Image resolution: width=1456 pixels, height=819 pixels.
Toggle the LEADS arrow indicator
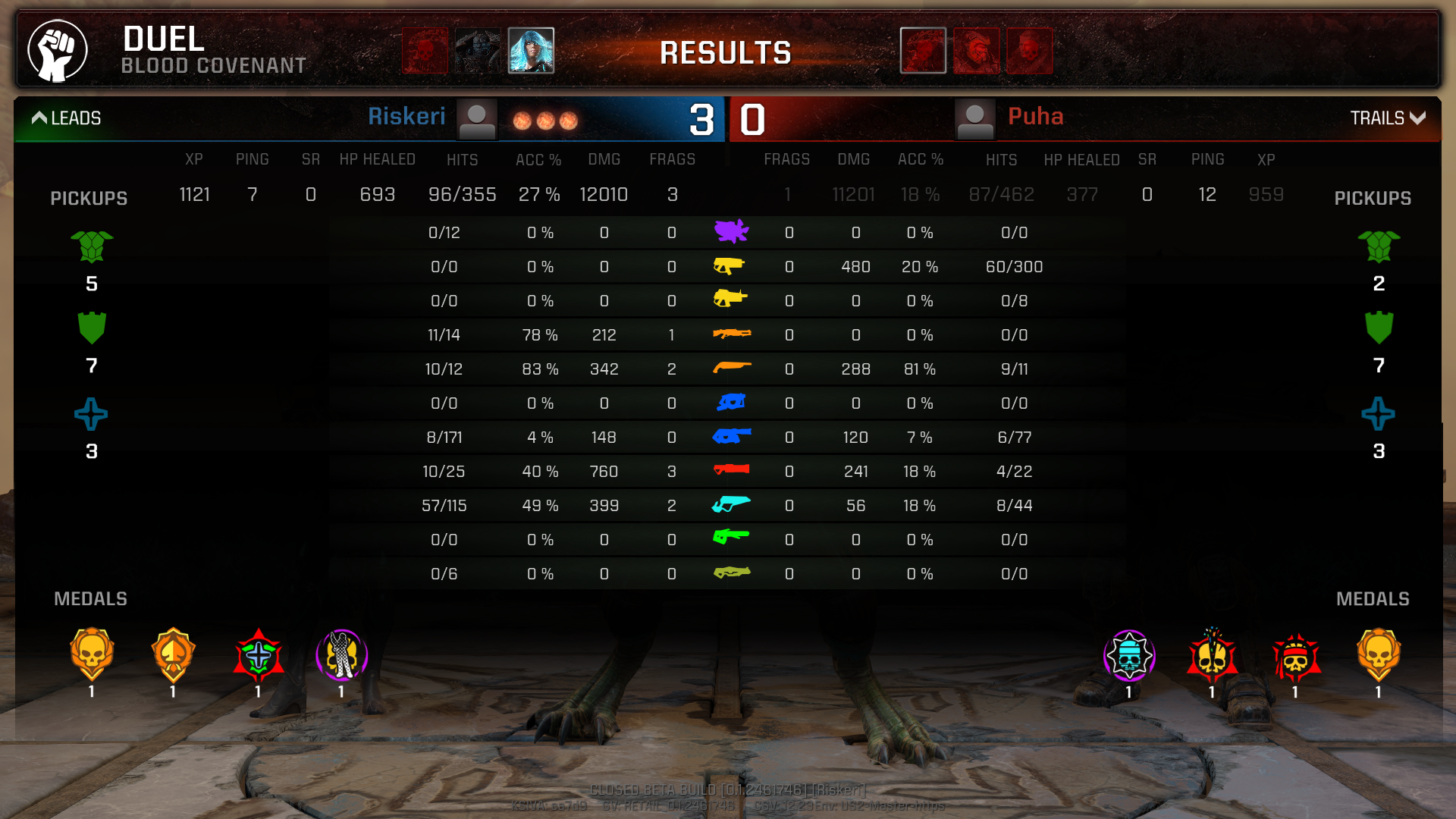coord(39,118)
